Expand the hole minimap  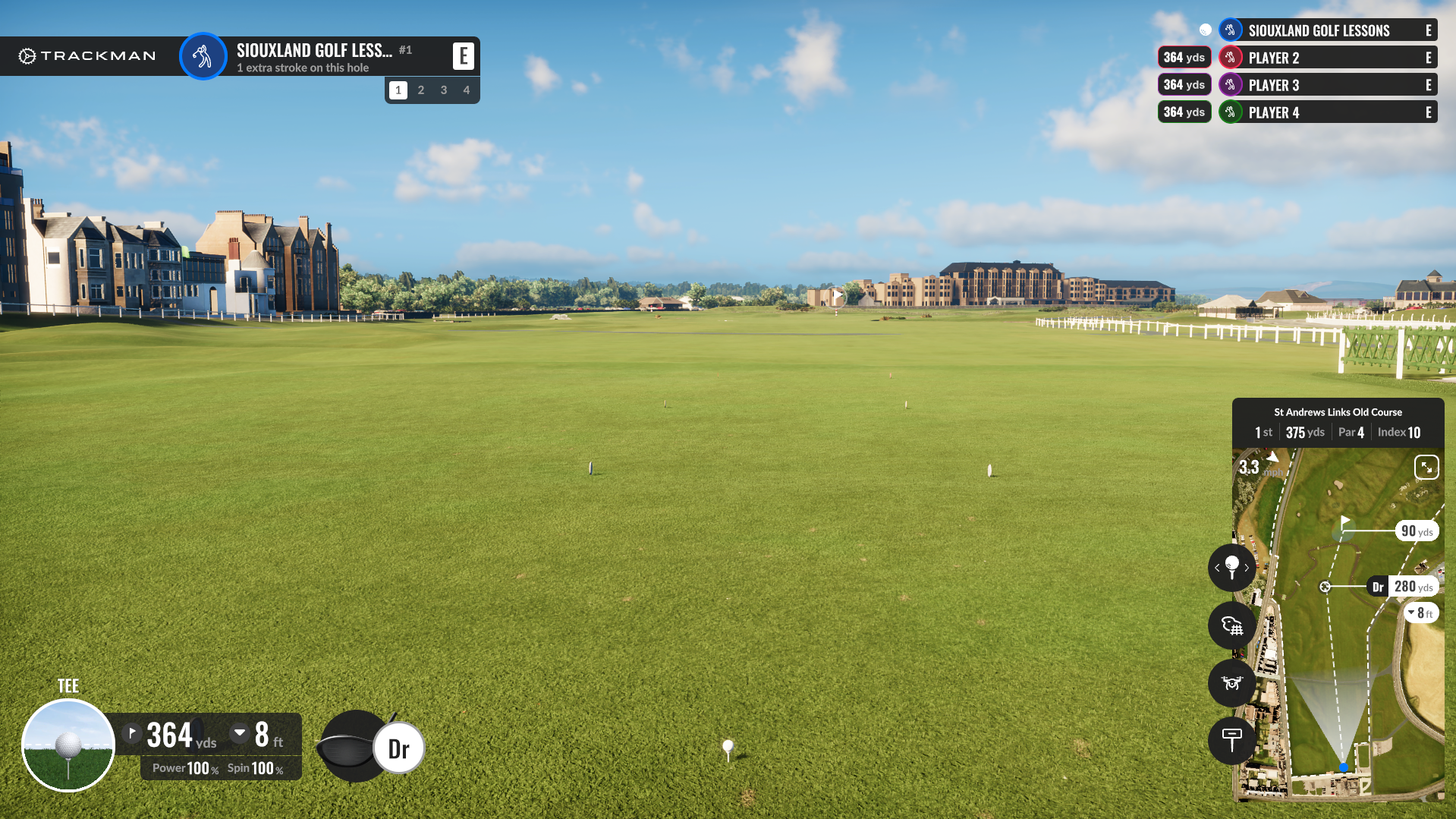pos(1426,467)
